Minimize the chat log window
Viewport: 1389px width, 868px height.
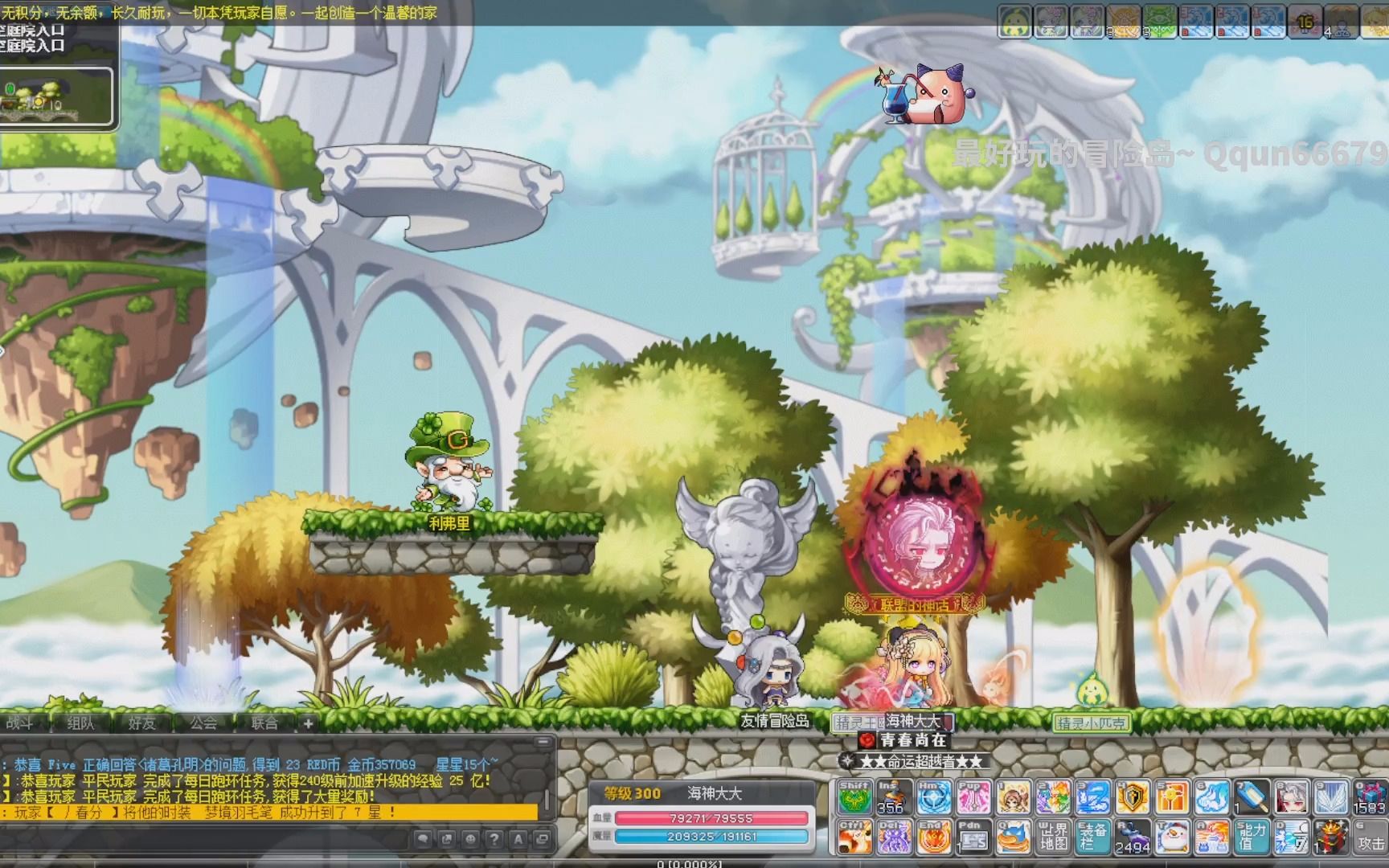[543, 742]
